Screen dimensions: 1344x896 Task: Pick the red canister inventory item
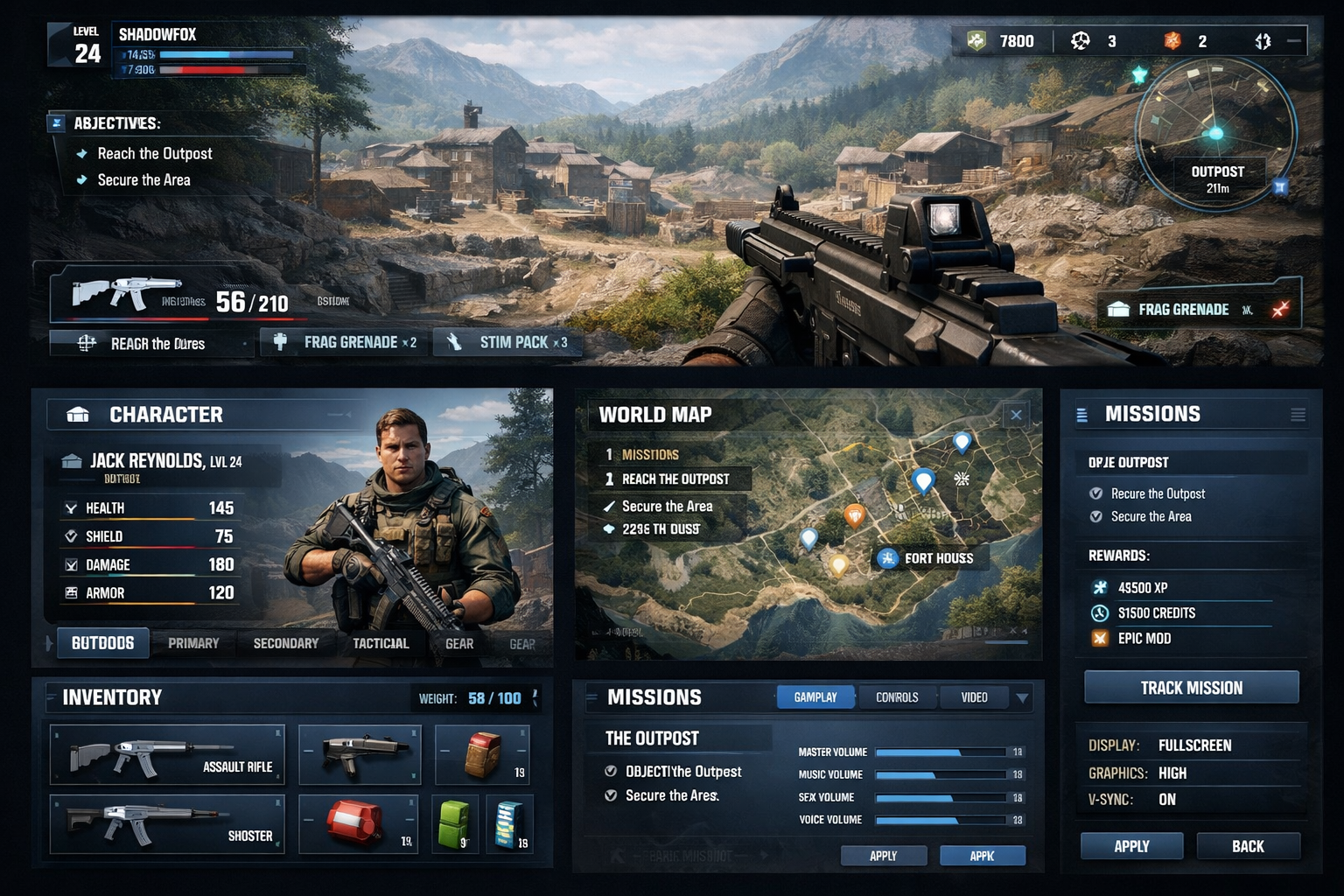(358, 823)
